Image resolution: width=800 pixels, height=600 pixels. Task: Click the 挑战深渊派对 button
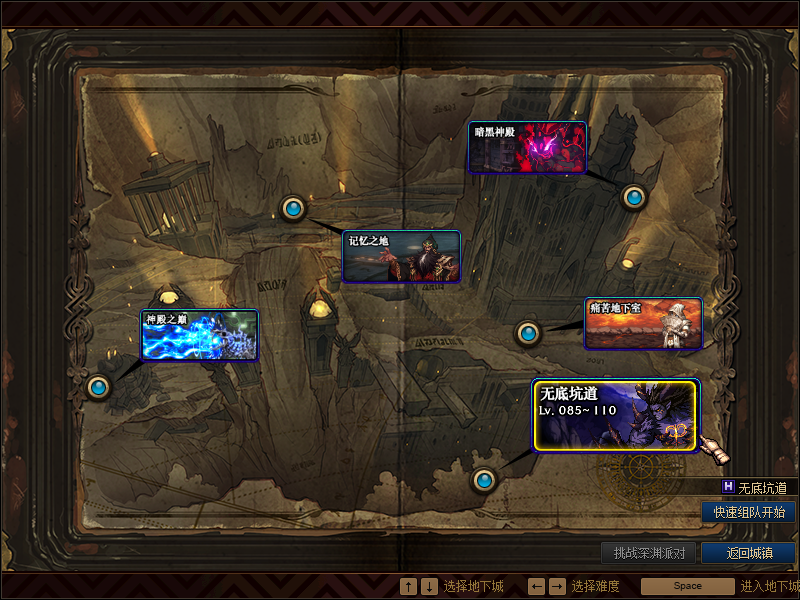[649, 553]
